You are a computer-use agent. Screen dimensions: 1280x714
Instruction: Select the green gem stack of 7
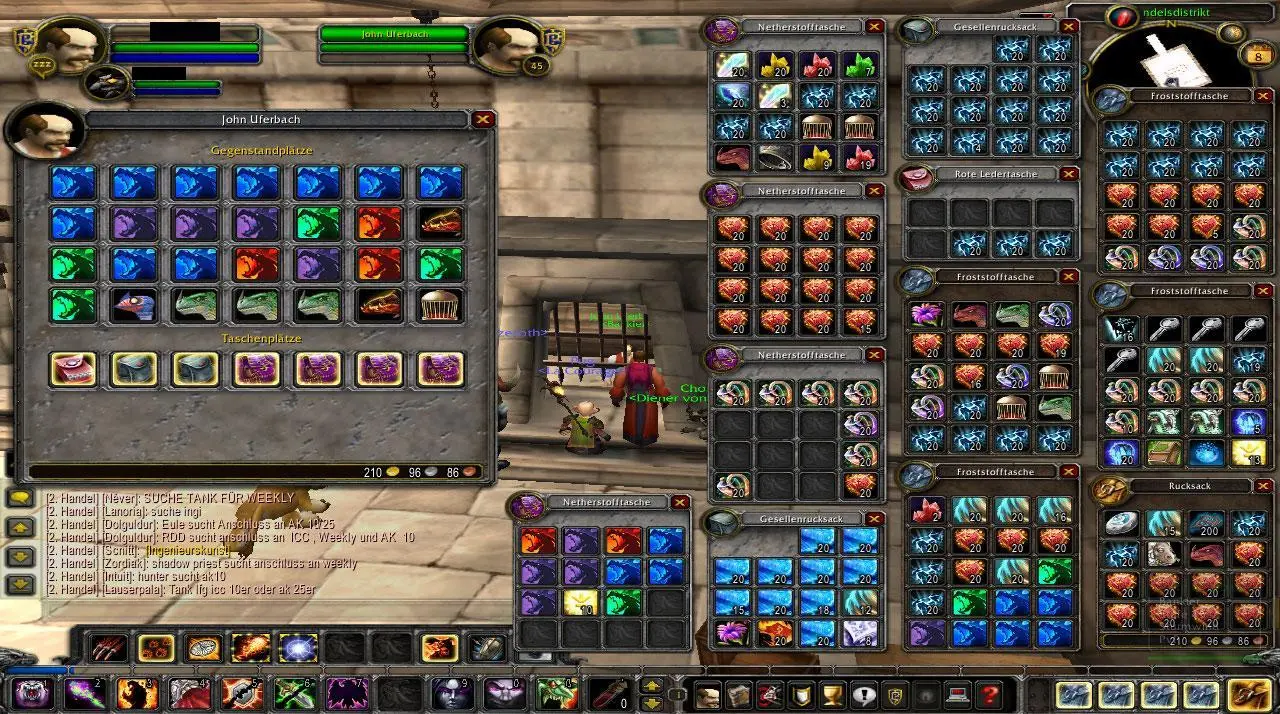[x=861, y=66]
